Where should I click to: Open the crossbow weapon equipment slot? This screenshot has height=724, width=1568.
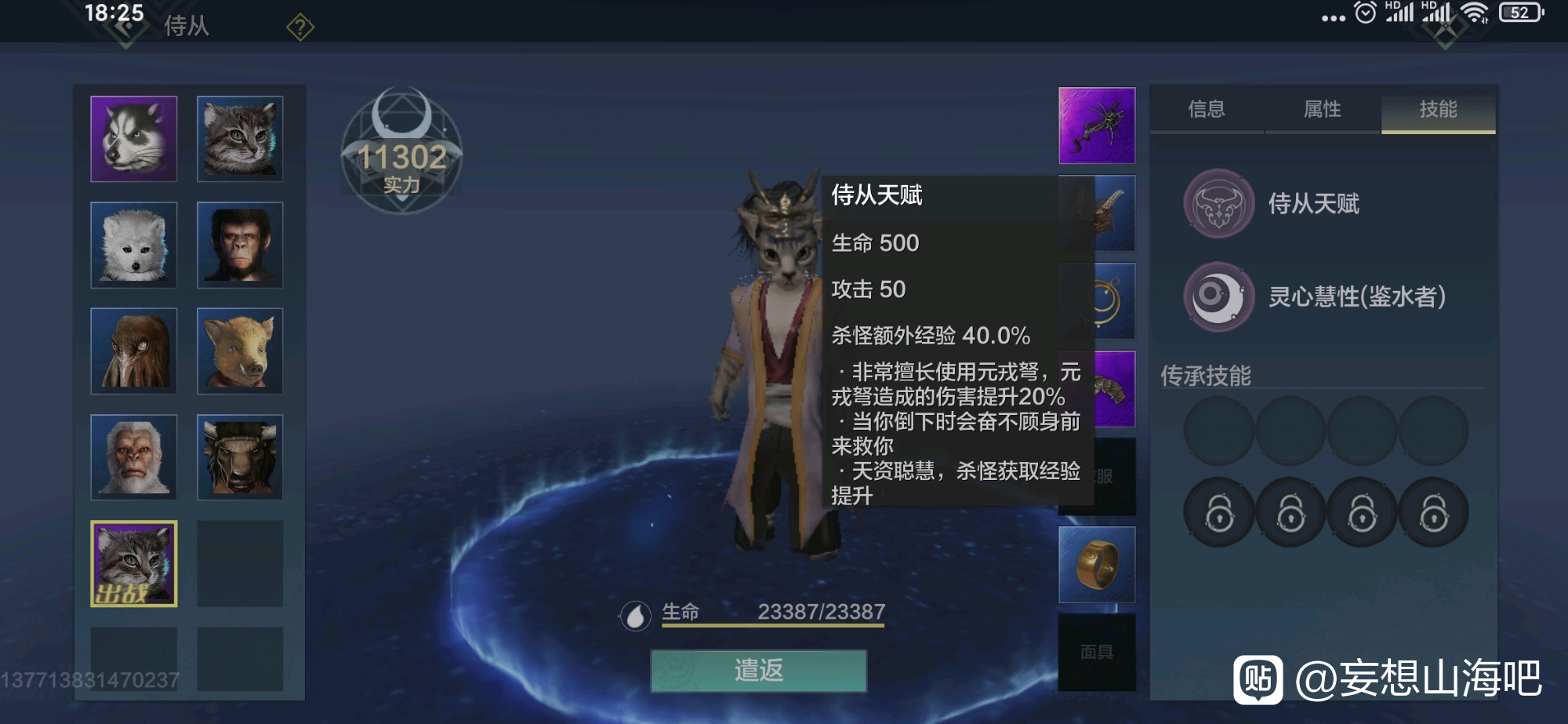1097,126
